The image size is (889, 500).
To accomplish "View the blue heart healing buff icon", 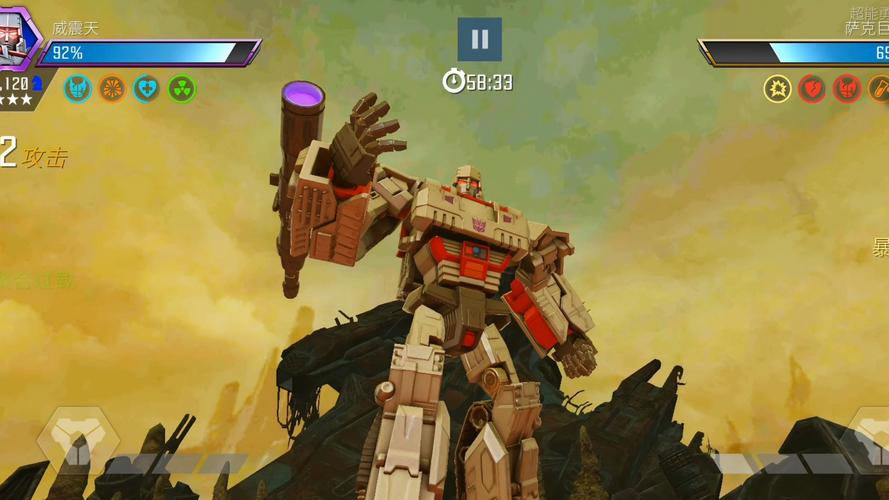I will tap(147, 89).
